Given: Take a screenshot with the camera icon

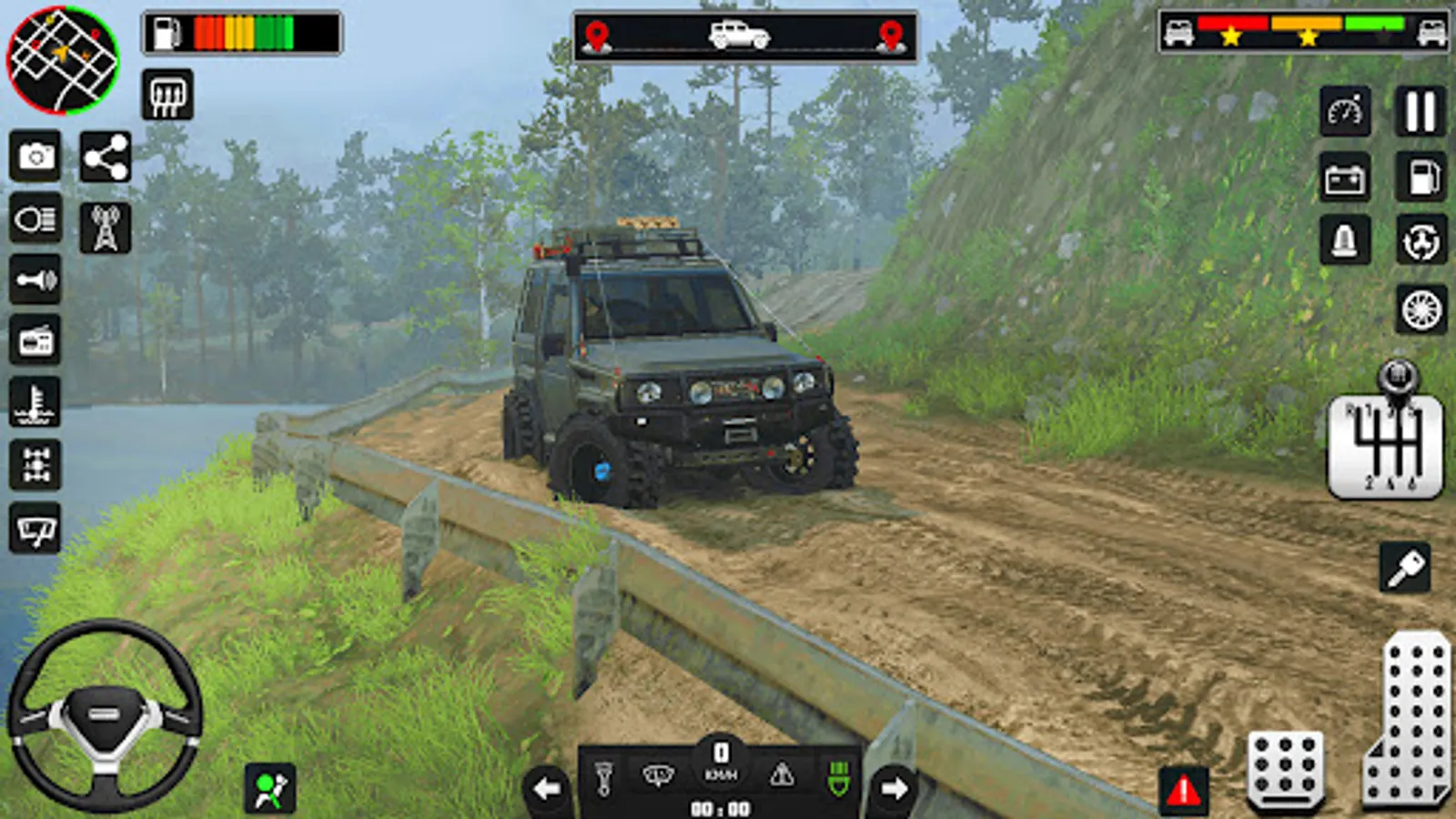Looking at the screenshot, I should 35,157.
